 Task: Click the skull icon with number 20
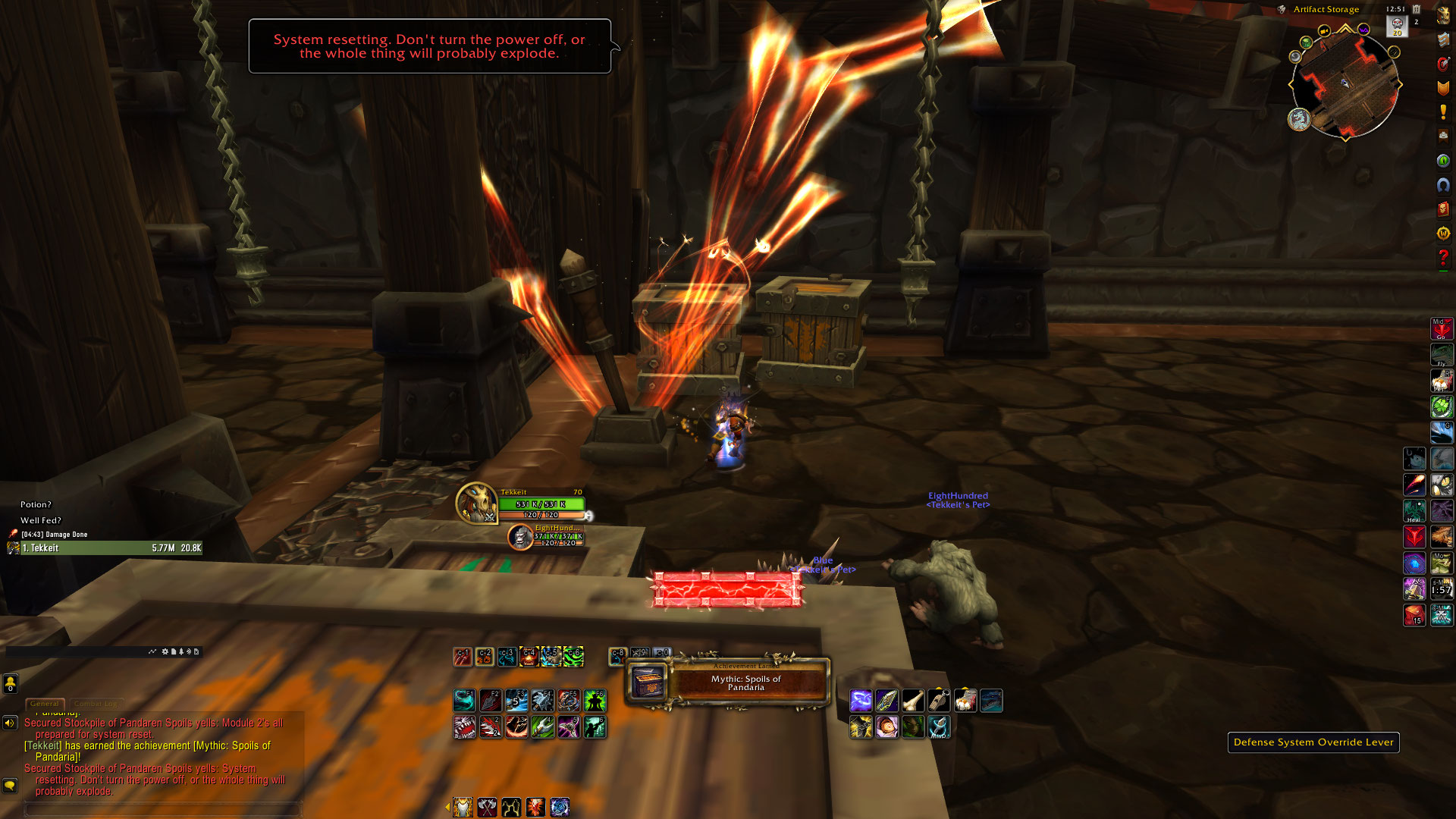point(1397,27)
